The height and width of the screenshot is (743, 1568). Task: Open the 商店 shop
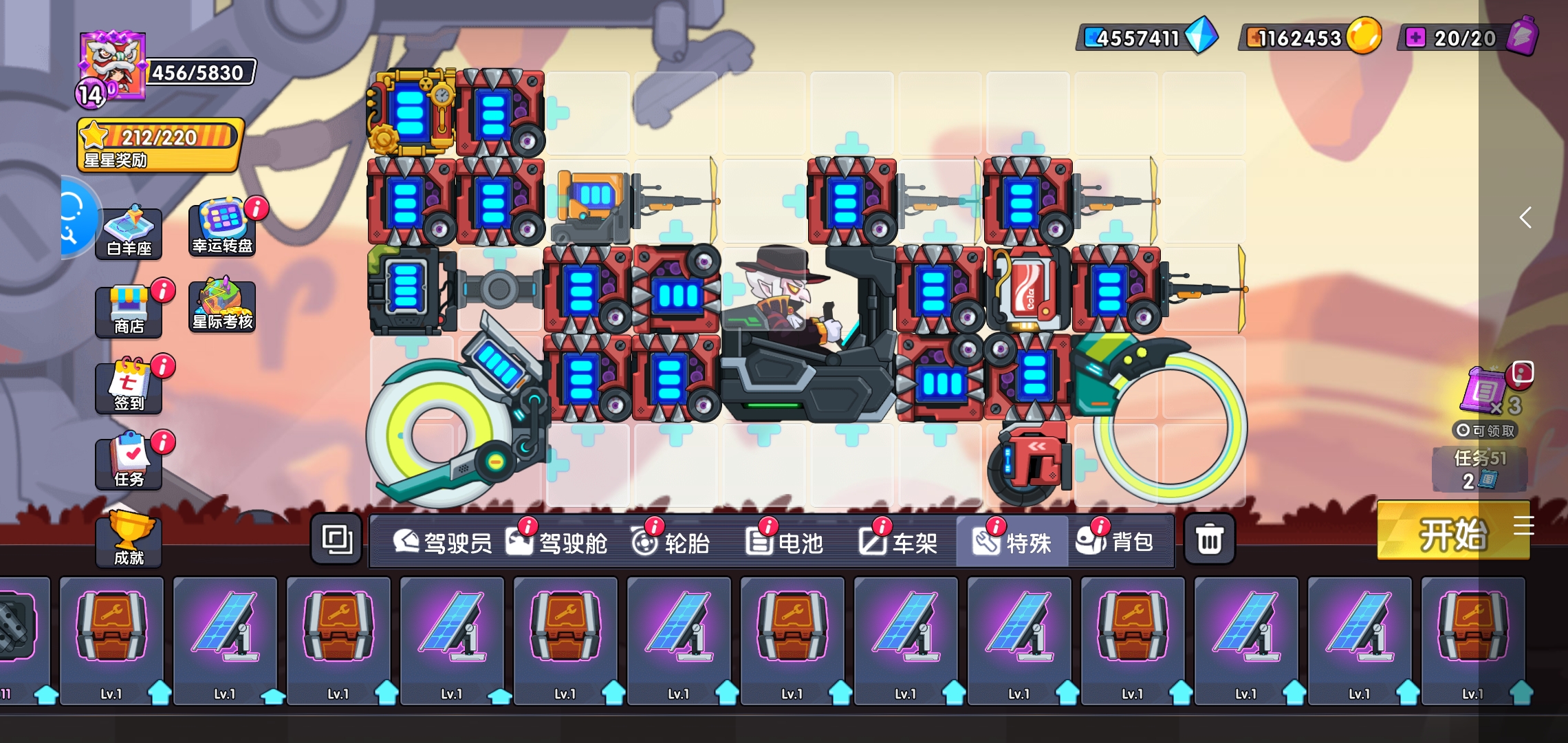tap(129, 311)
